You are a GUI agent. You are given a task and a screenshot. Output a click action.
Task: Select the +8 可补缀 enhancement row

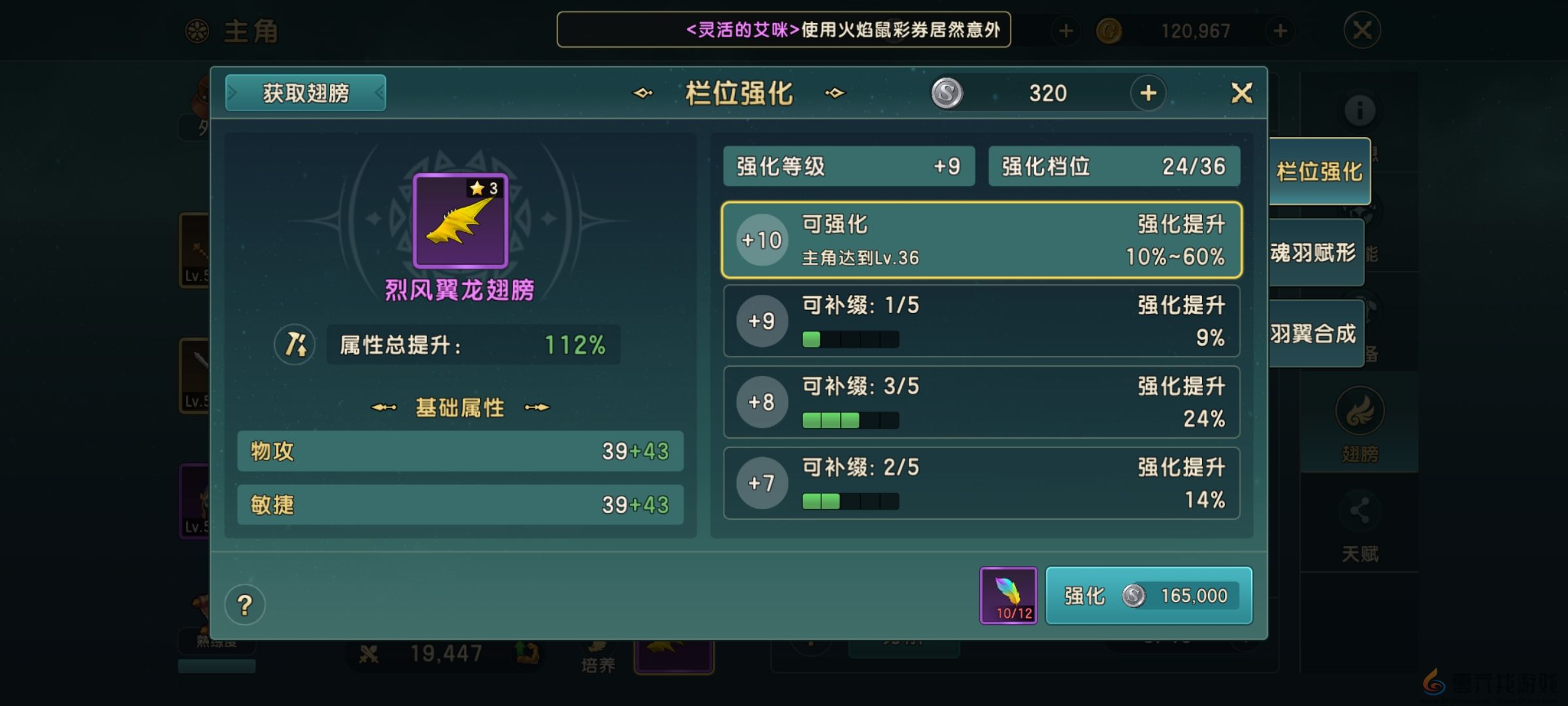(x=980, y=401)
